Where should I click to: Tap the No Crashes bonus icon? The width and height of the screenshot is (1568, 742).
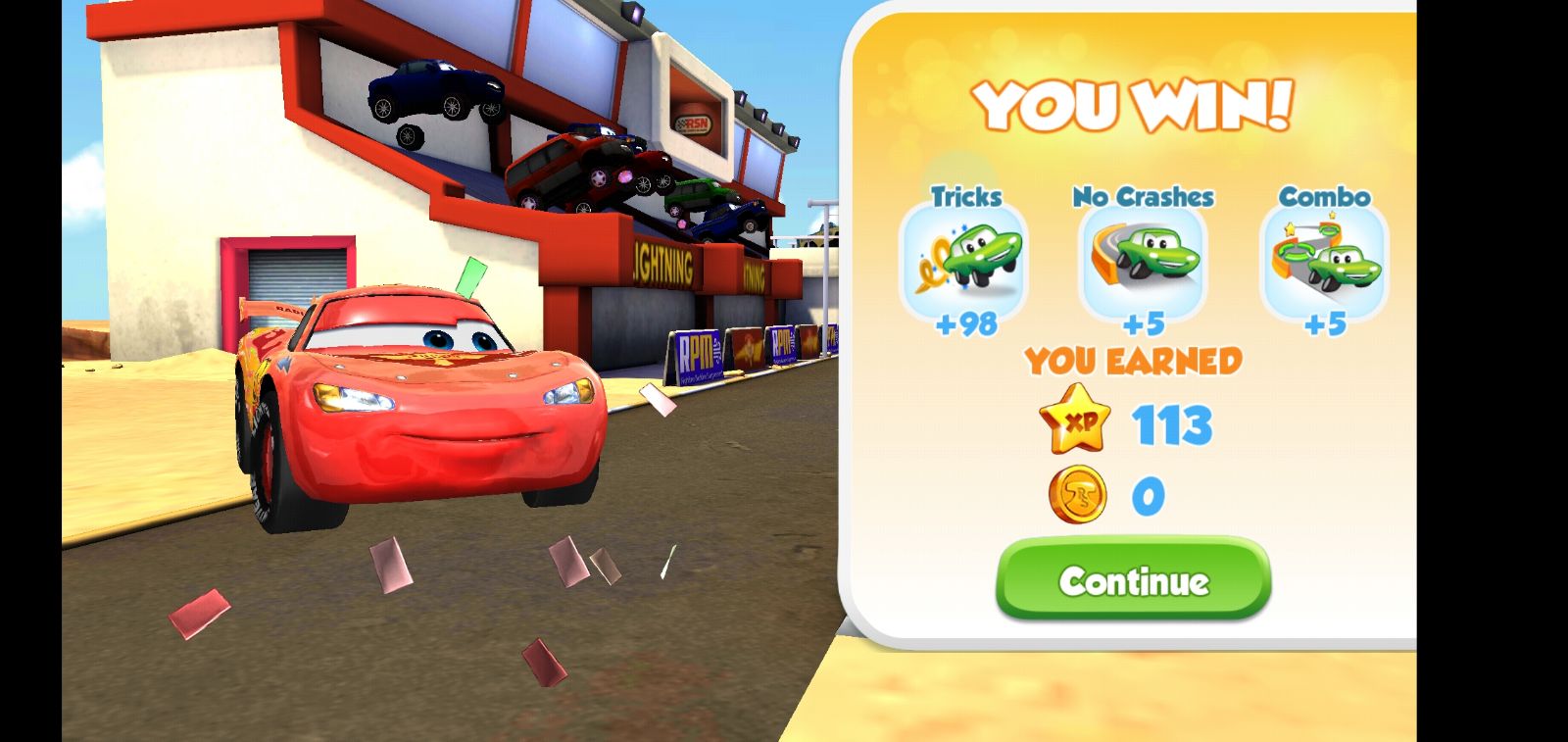(x=1143, y=262)
